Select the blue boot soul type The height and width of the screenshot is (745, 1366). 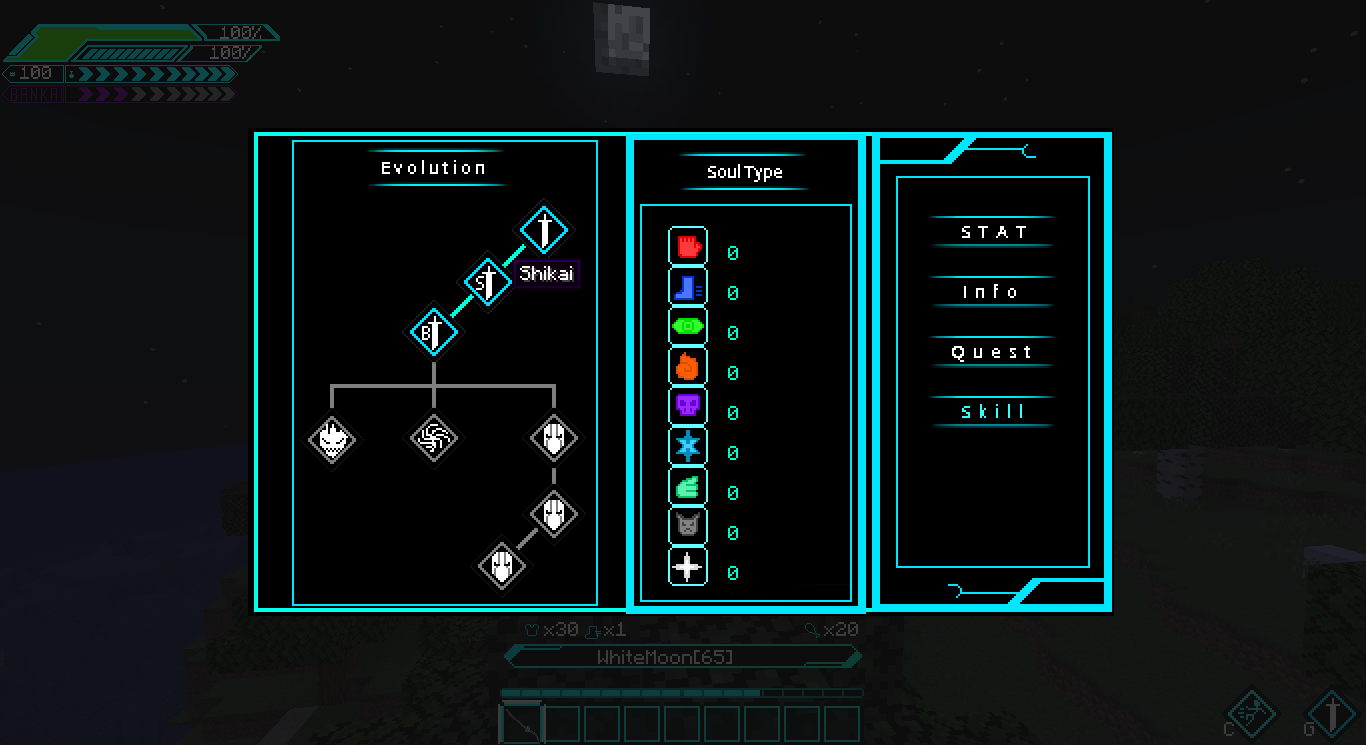tap(688, 287)
